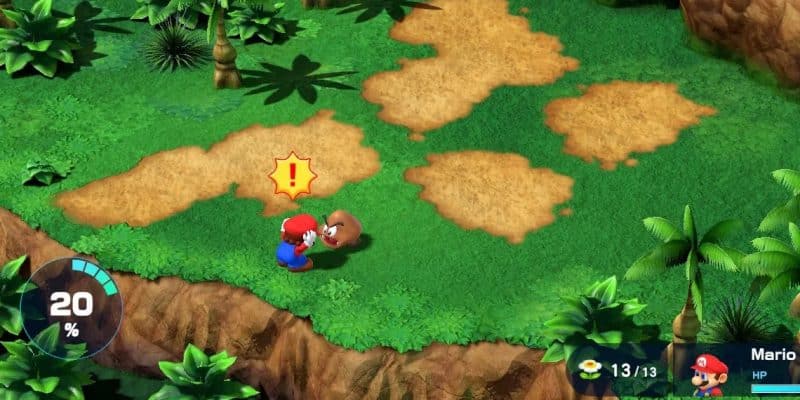The height and width of the screenshot is (400, 800).
Task: Click the circular 20% action gauge
Action: (71, 306)
